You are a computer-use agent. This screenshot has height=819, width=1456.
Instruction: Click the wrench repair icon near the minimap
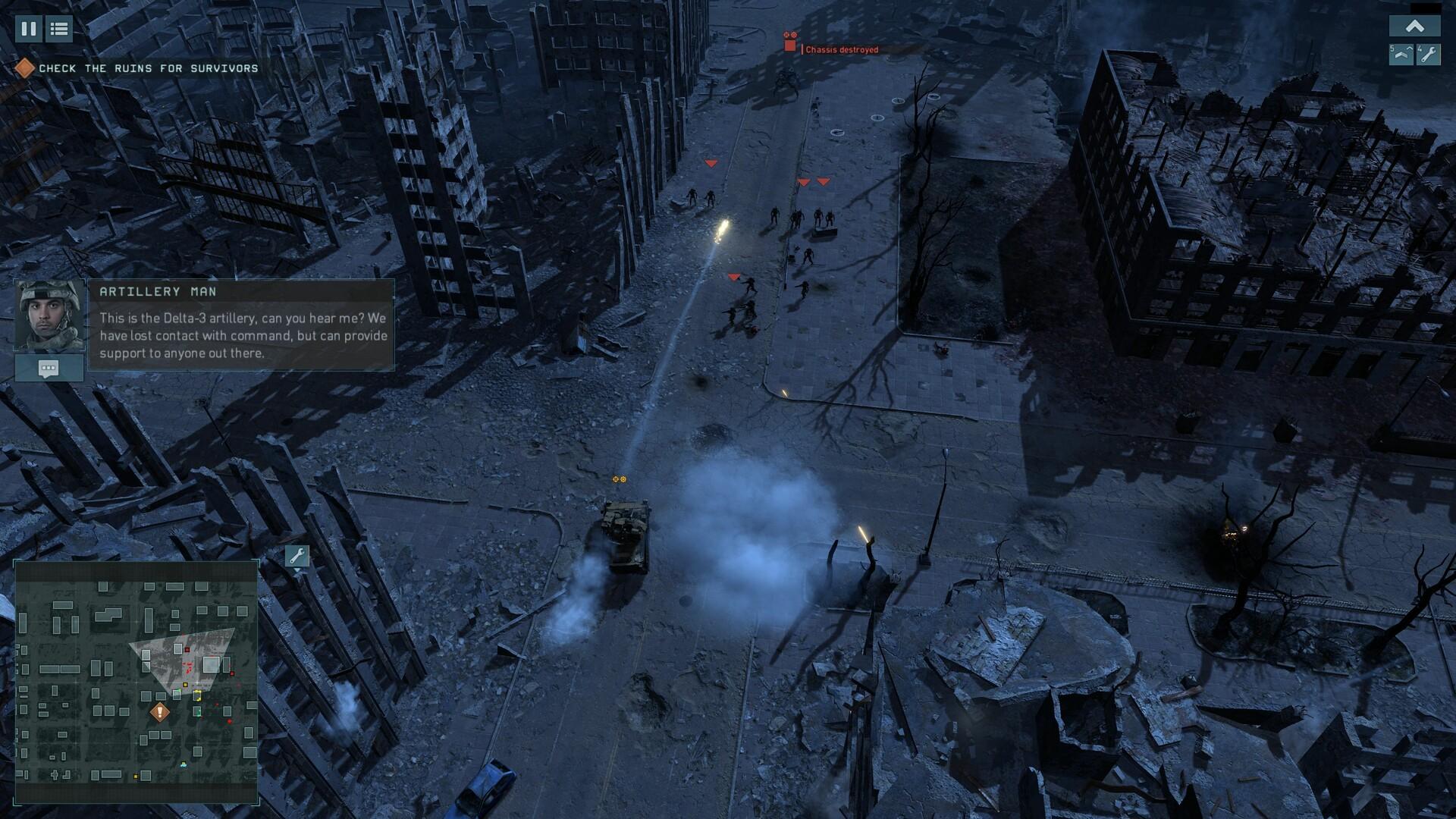[297, 556]
